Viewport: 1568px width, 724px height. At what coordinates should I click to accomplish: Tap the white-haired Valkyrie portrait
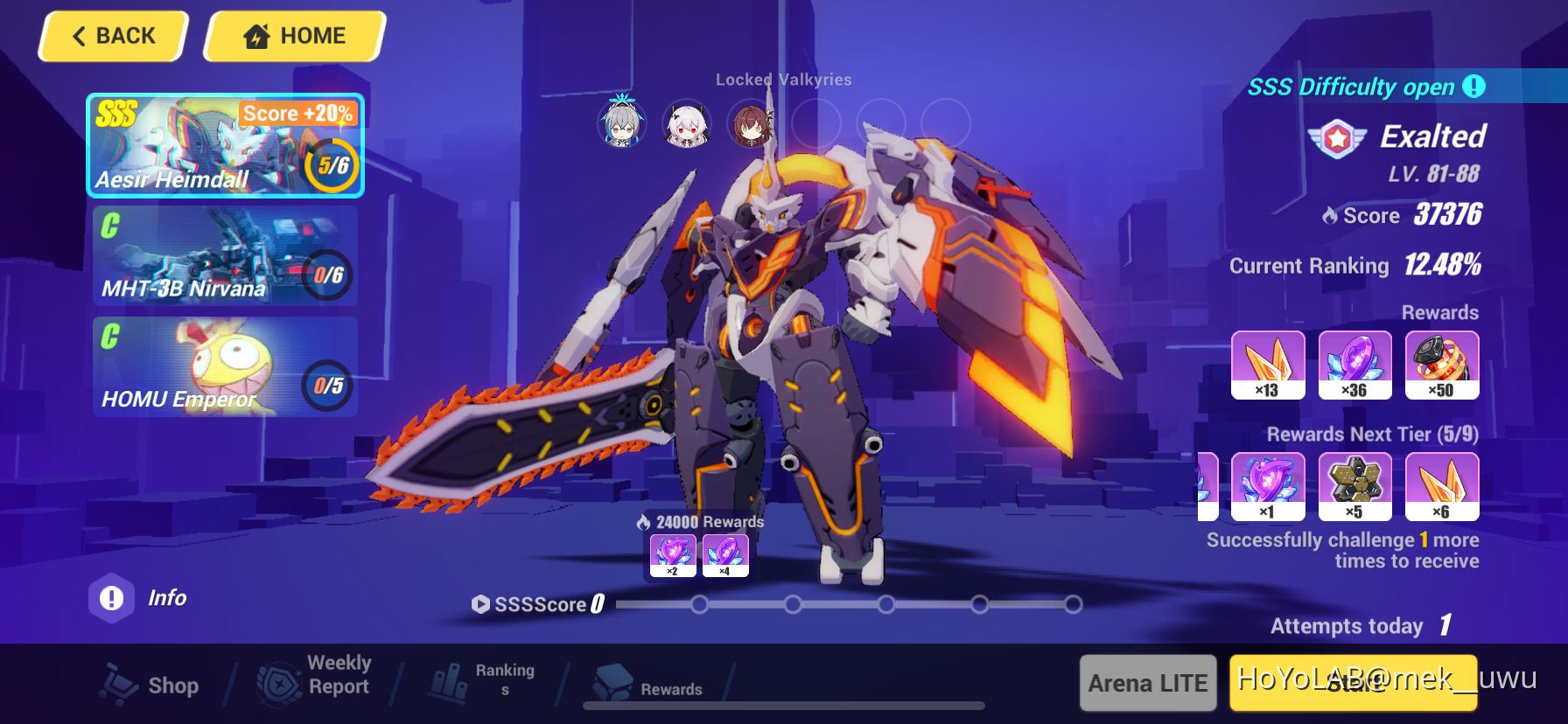tap(687, 125)
